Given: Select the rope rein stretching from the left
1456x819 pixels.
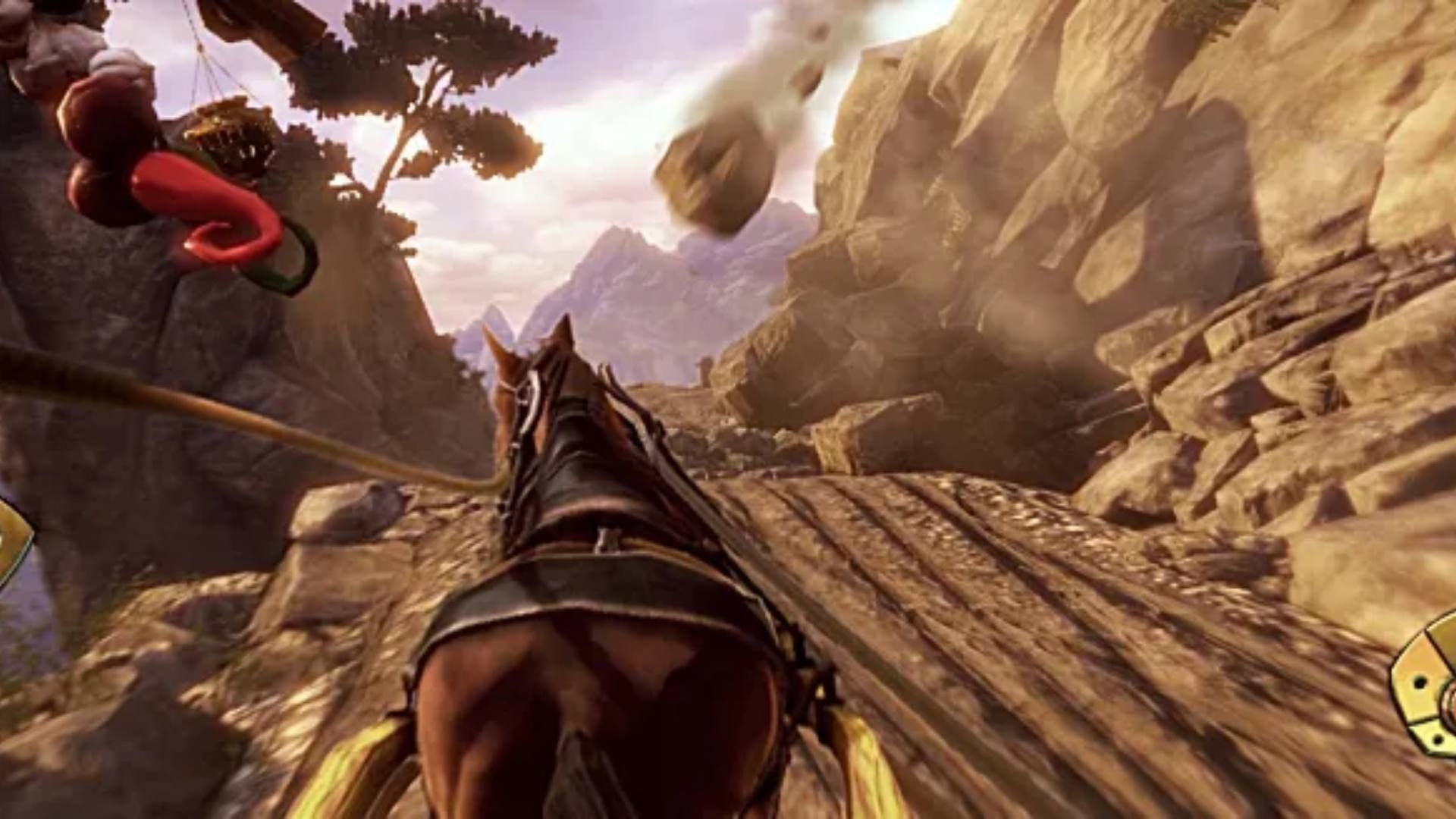Looking at the screenshot, I should coord(190,402).
